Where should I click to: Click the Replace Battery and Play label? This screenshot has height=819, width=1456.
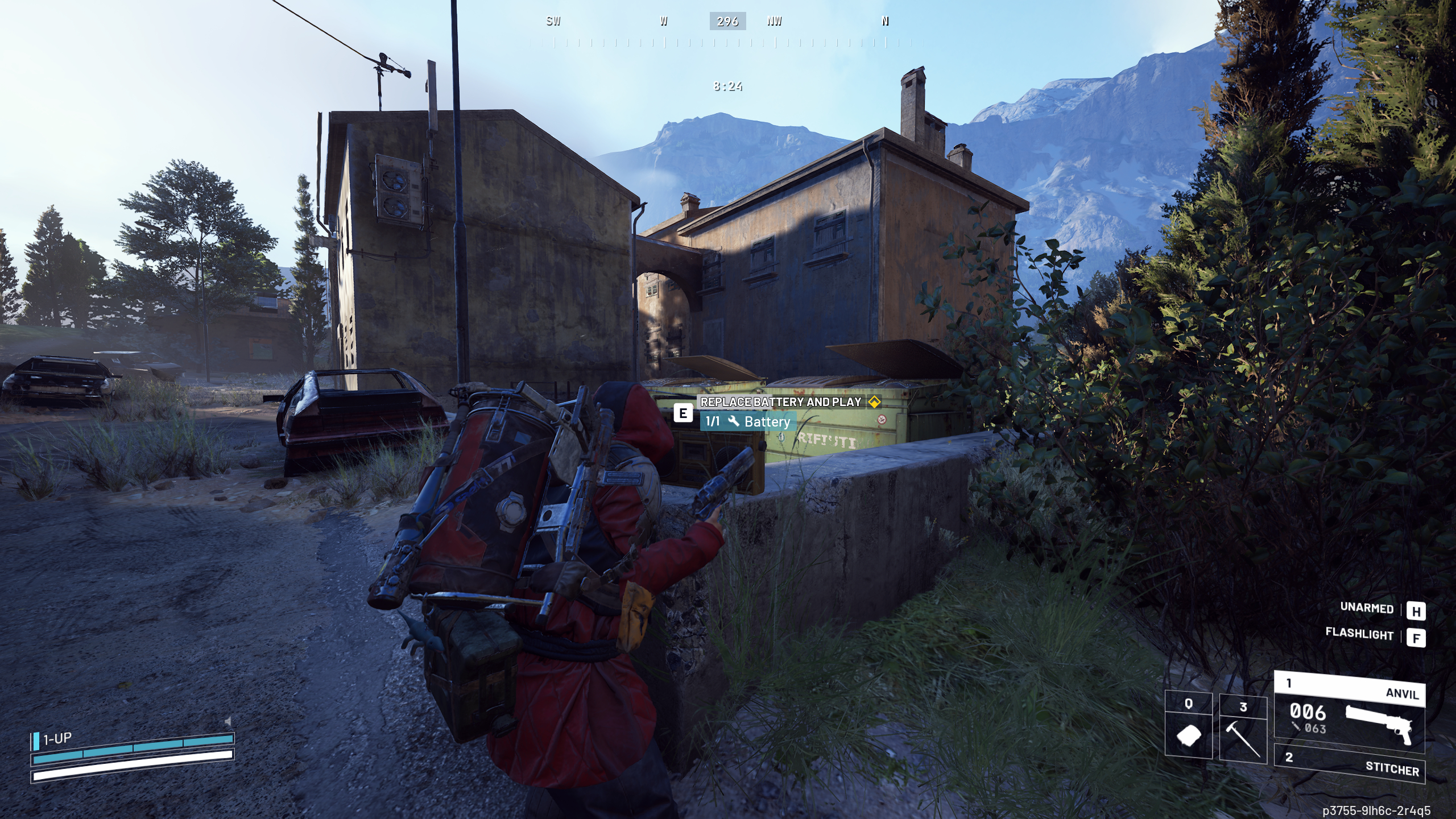tap(780, 402)
